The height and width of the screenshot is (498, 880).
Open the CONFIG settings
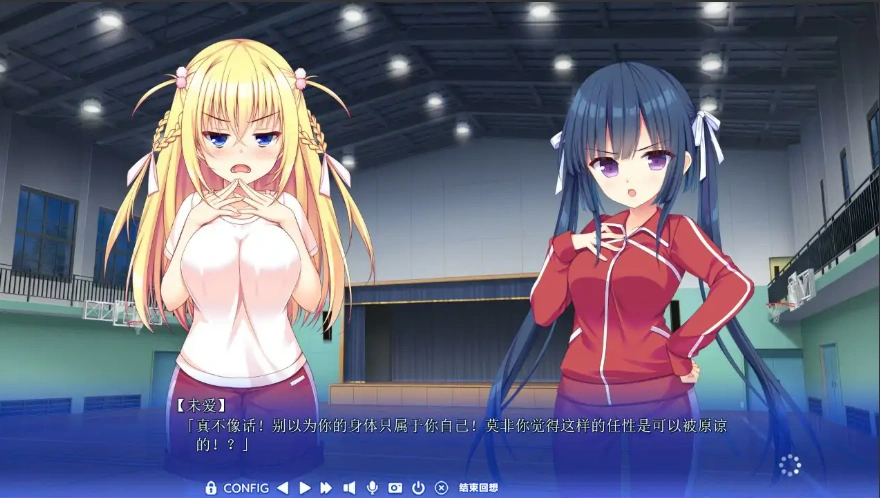click(x=246, y=488)
